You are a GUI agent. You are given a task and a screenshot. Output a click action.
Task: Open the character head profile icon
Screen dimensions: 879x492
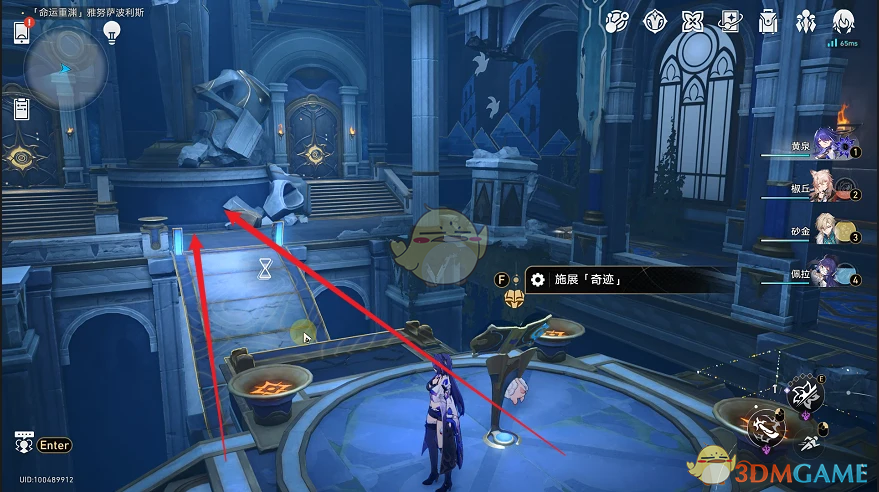coord(842,22)
